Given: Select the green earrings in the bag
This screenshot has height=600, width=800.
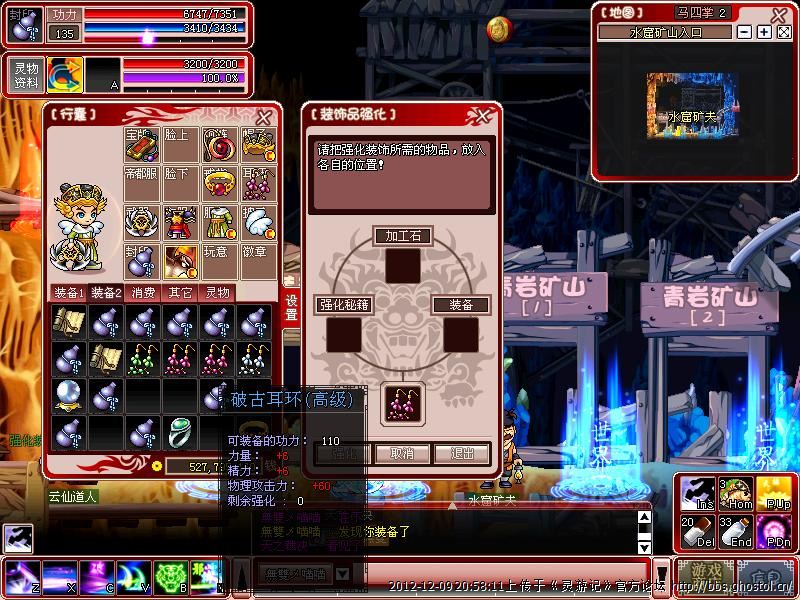Looking at the screenshot, I should coord(143,358).
